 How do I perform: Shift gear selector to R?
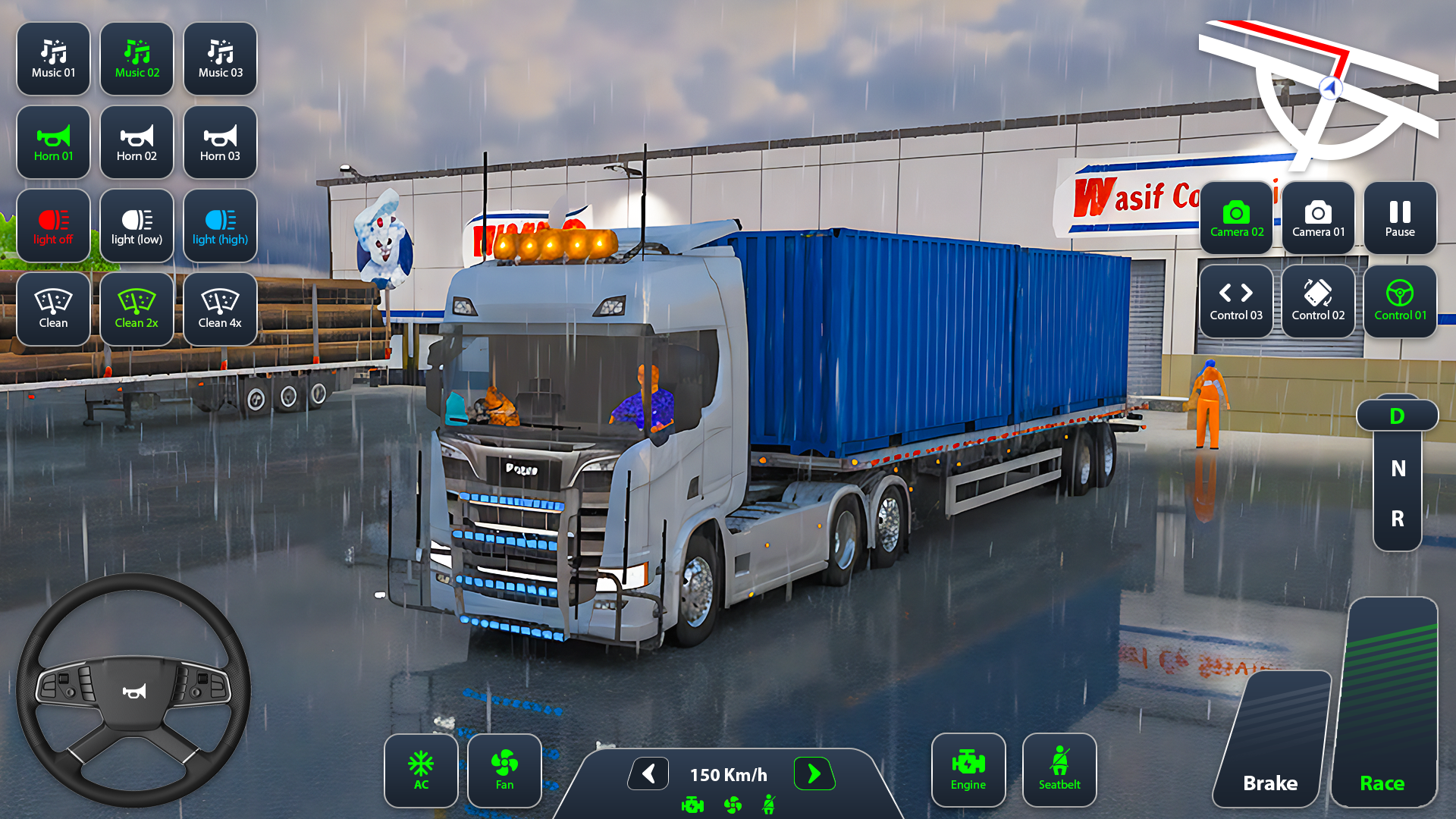[1398, 520]
